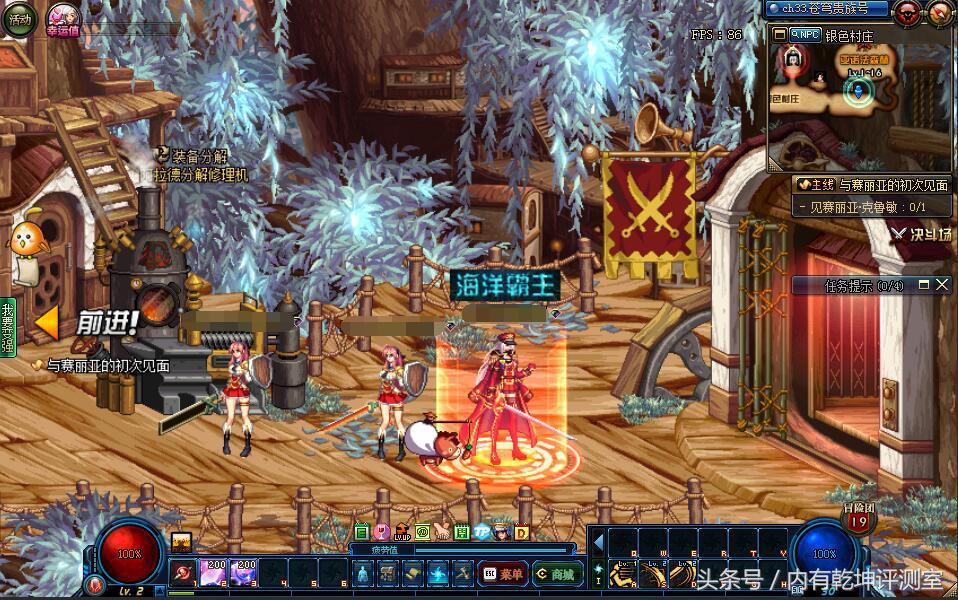Toggle the minimap NPC search button

(805, 34)
